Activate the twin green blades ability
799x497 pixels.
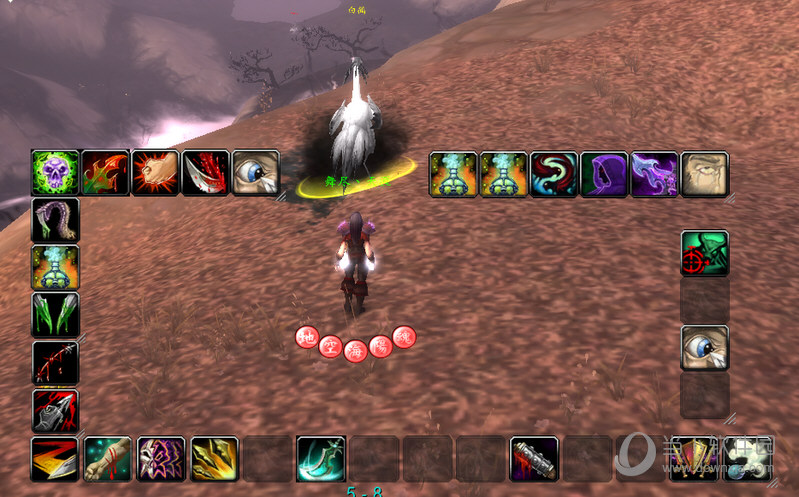(x=55, y=315)
